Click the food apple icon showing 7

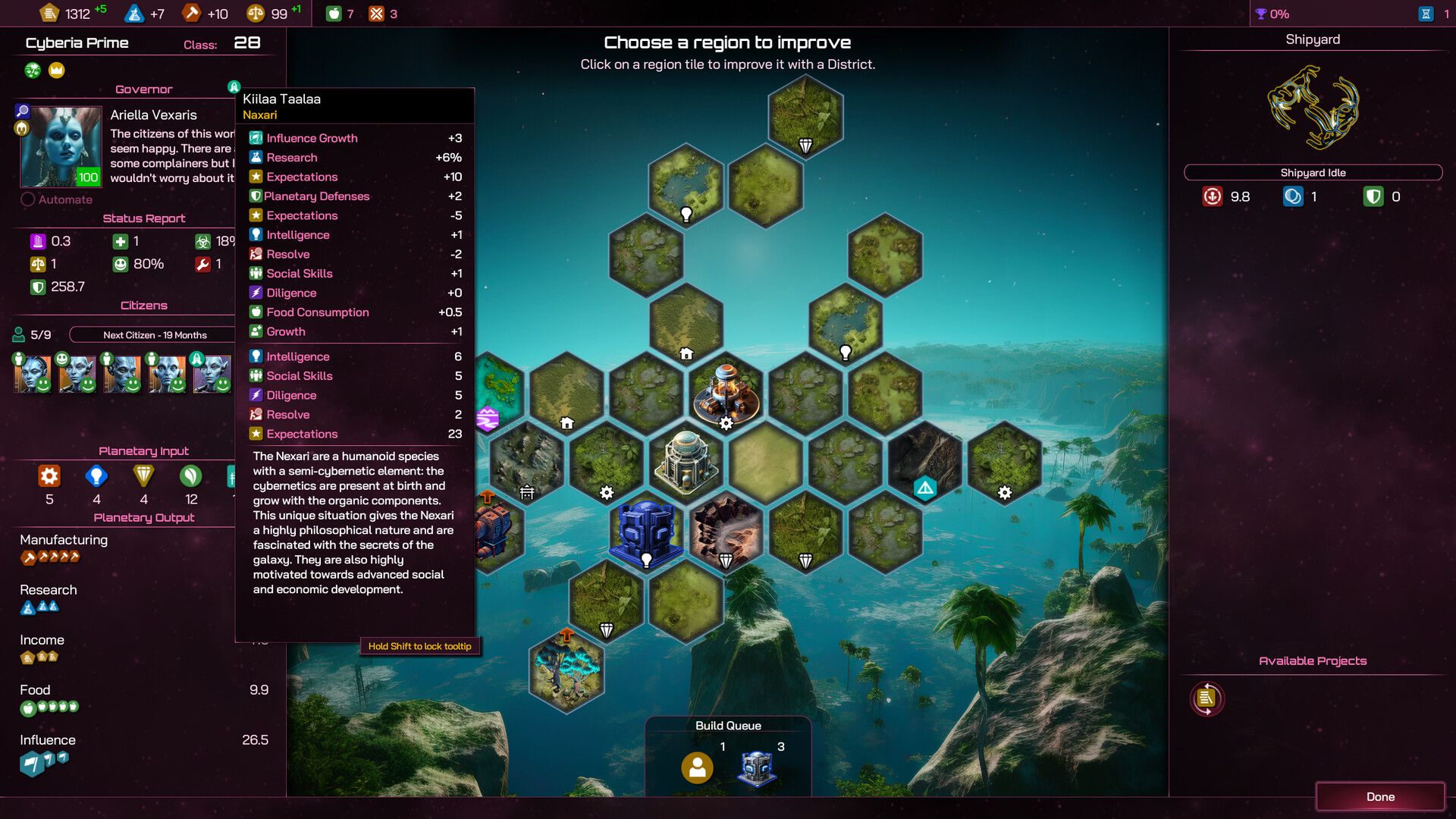[334, 13]
